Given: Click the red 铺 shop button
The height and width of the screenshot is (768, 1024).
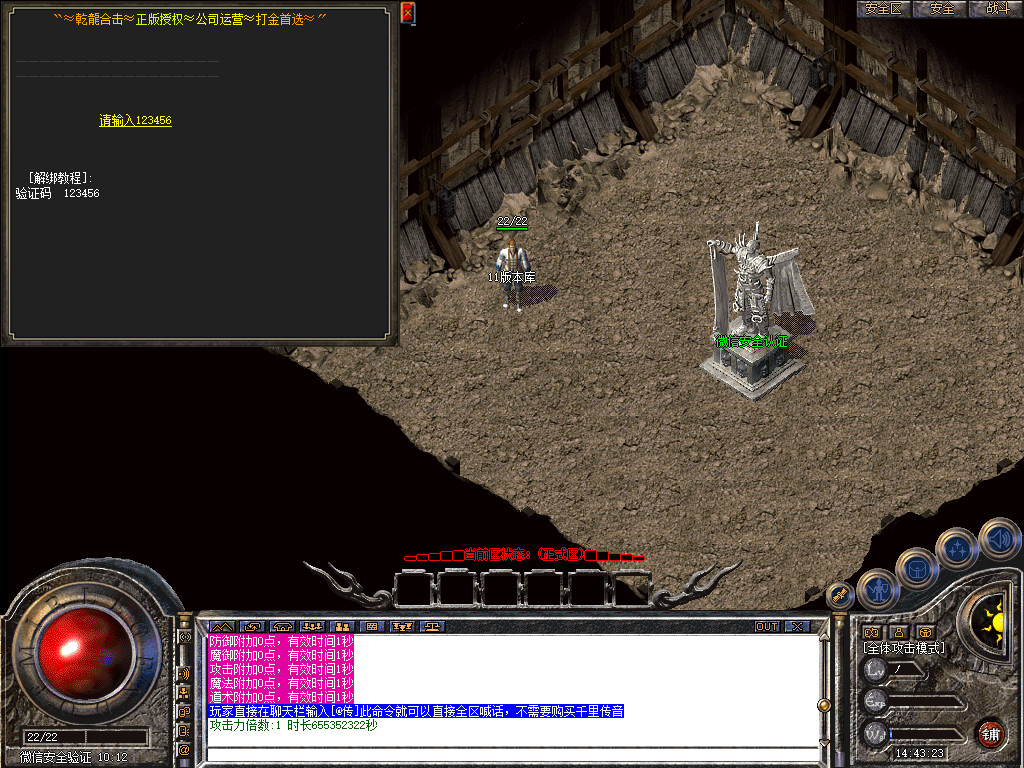Looking at the screenshot, I should [990, 732].
